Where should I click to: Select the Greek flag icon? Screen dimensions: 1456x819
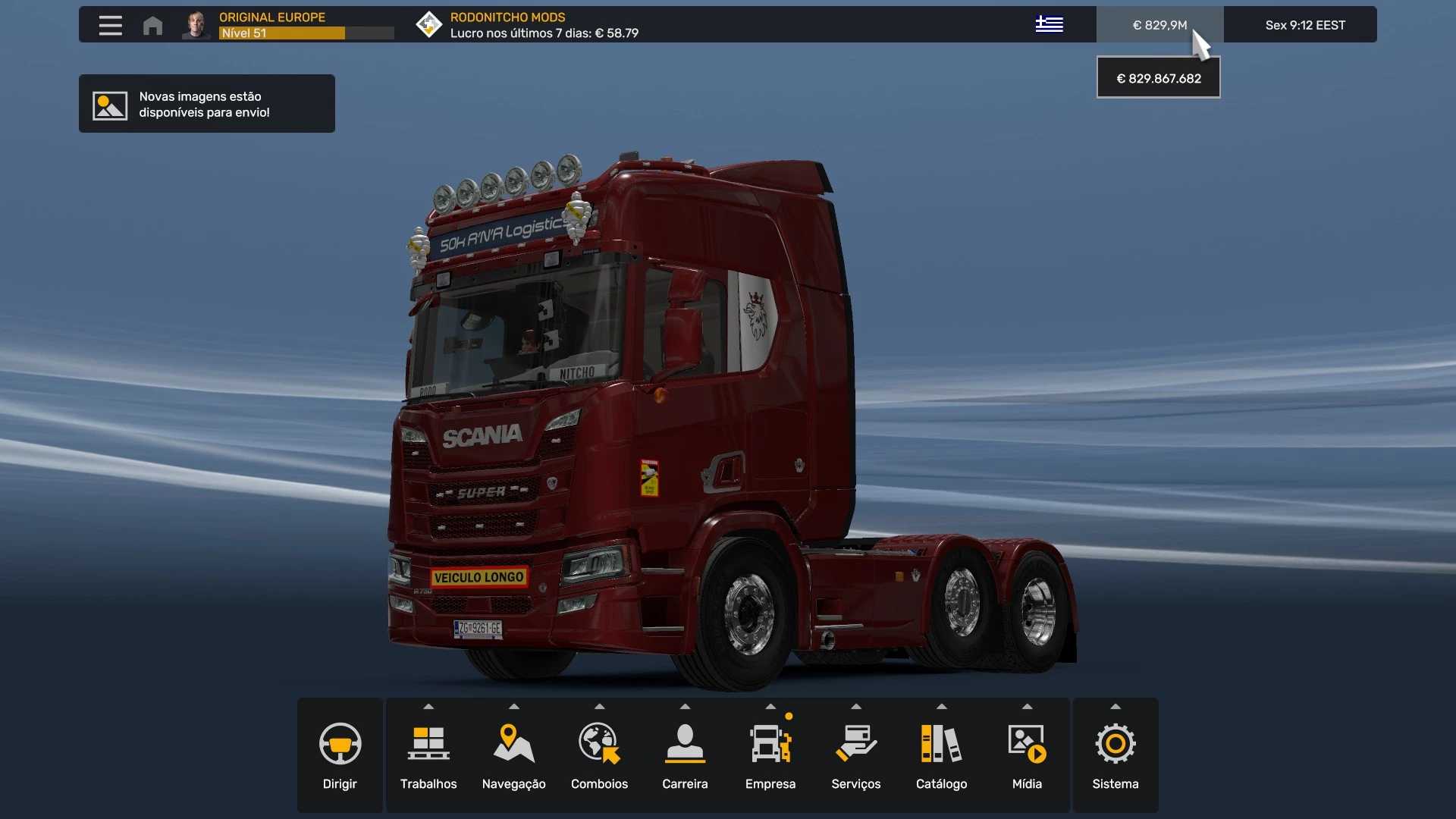click(x=1049, y=24)
